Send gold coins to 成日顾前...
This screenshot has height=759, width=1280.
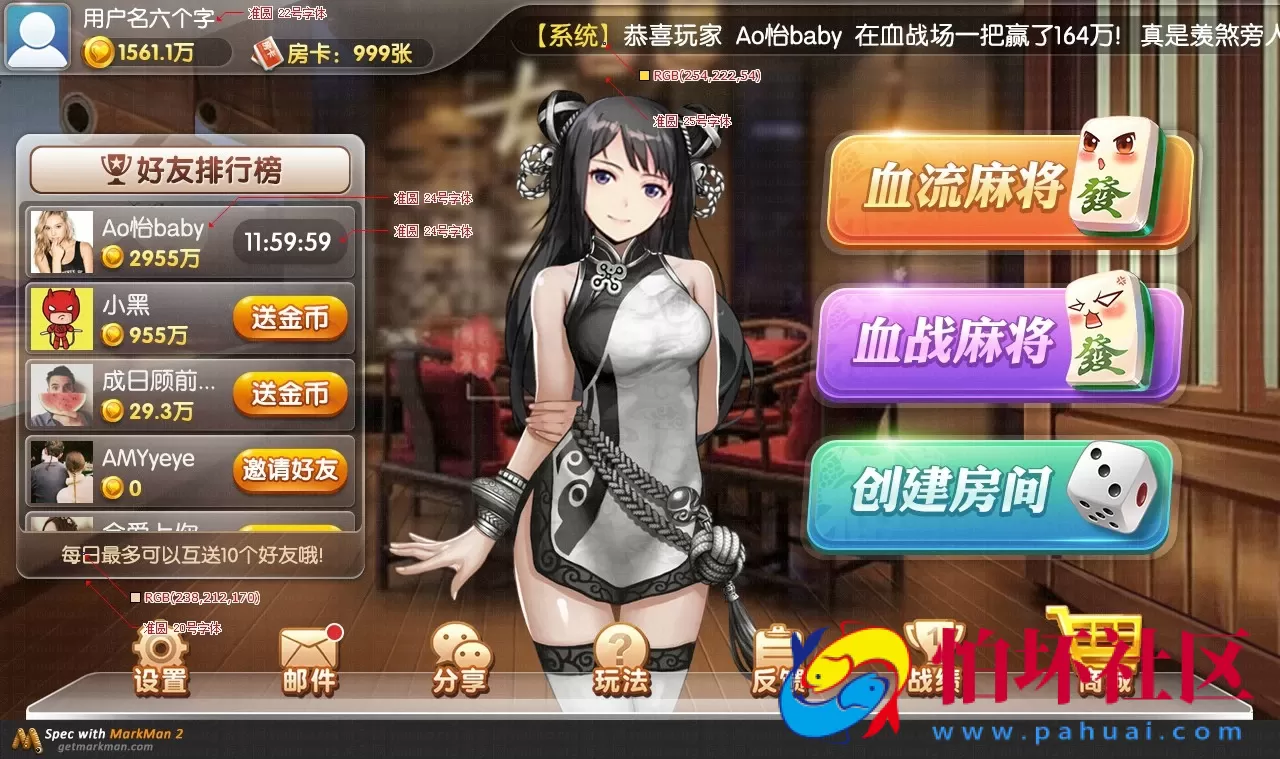tap(290, 395)
